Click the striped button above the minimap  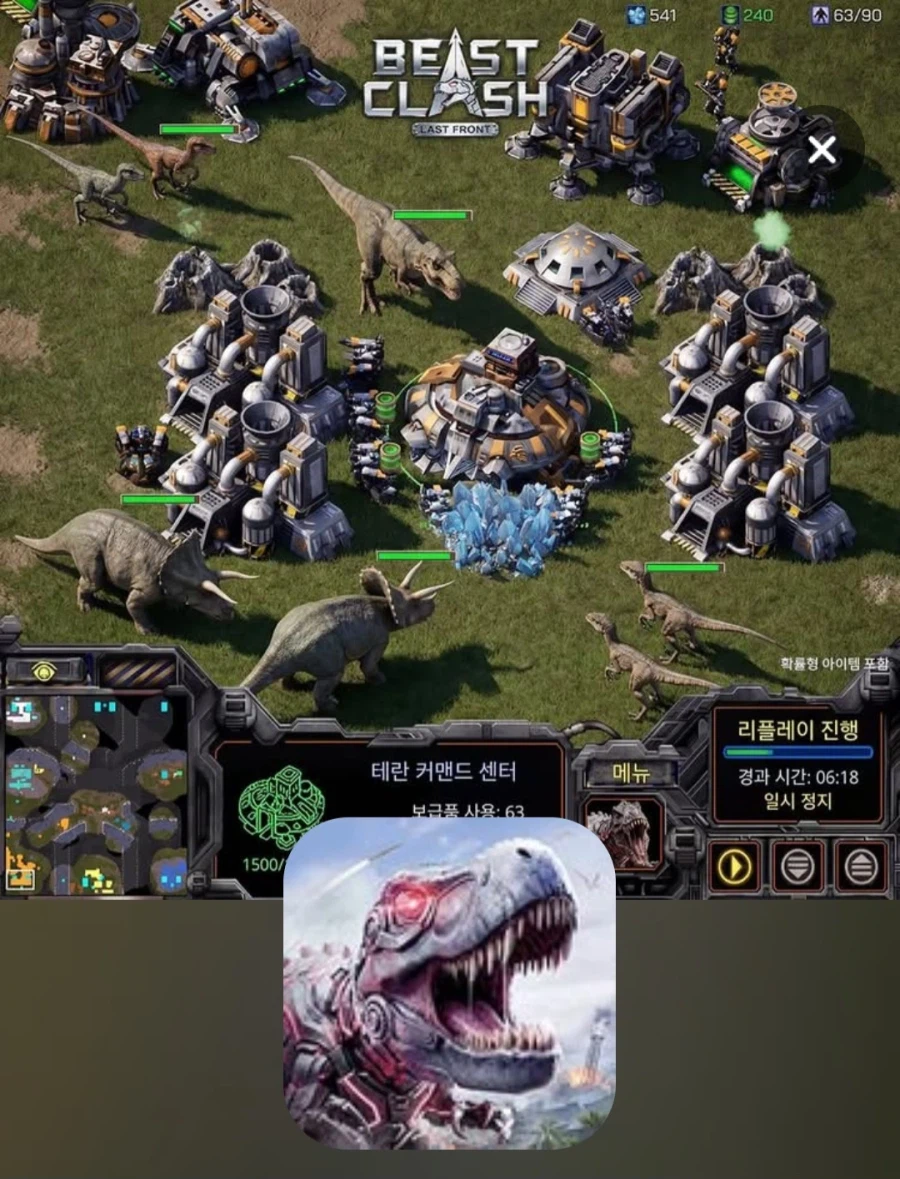pos(140,671)
